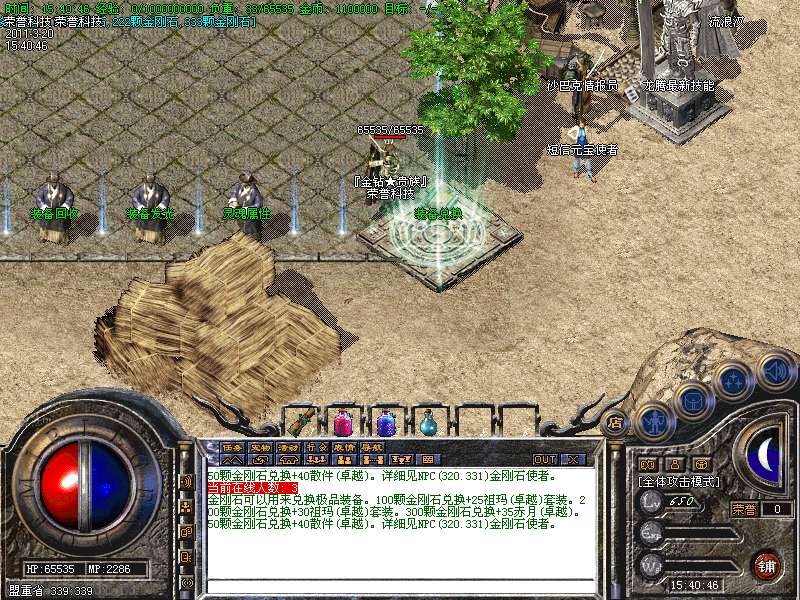Image resolution: width=800 pixels, height=600 pixels.
Task: Open the 店 shop button
Action: tap(616, 421)
